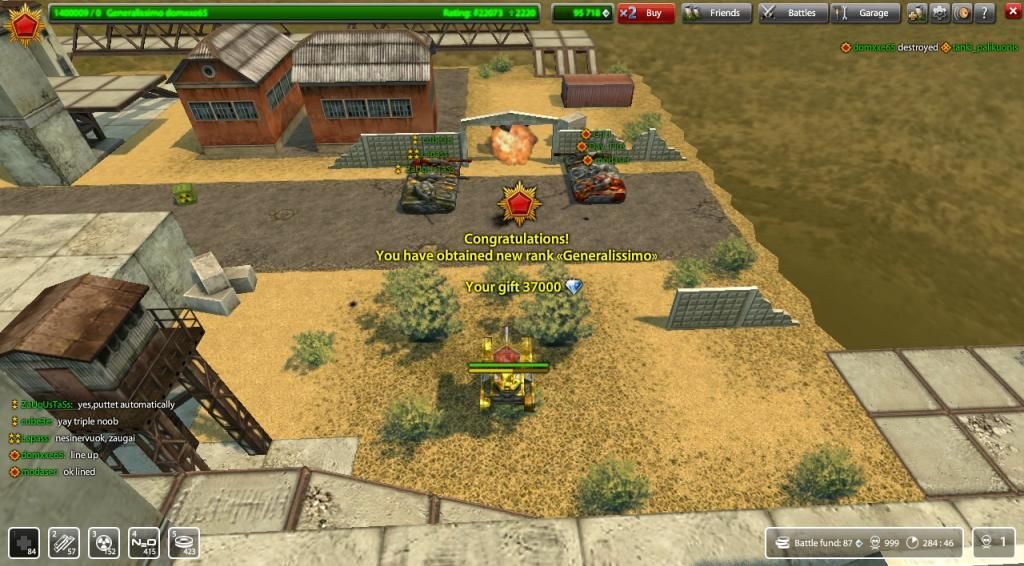Deploy a mine from supply slot

[x=183, y=542]
